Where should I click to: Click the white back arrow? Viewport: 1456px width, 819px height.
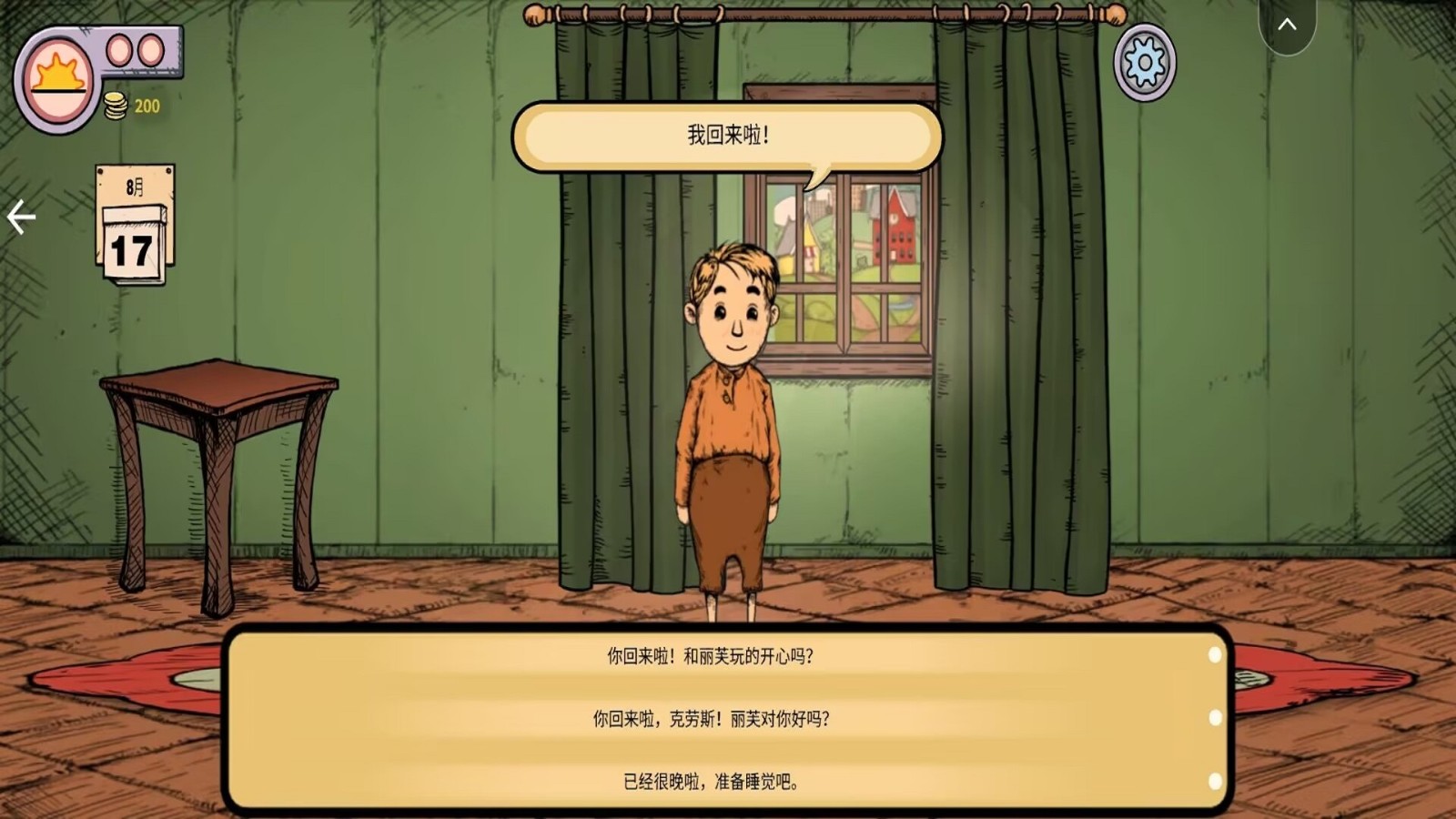tap(21, 217)
